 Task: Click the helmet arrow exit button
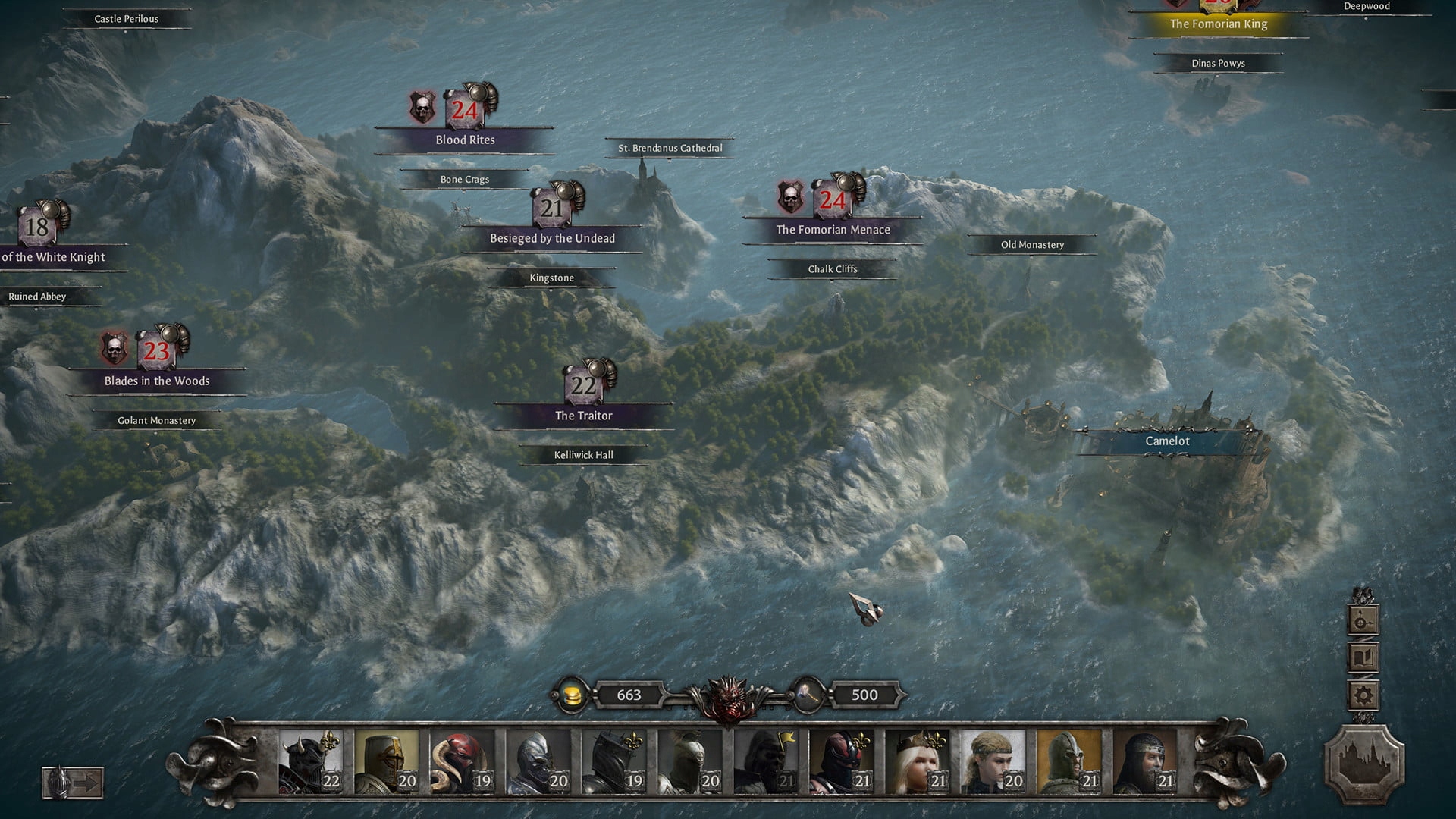click(73, 783)
